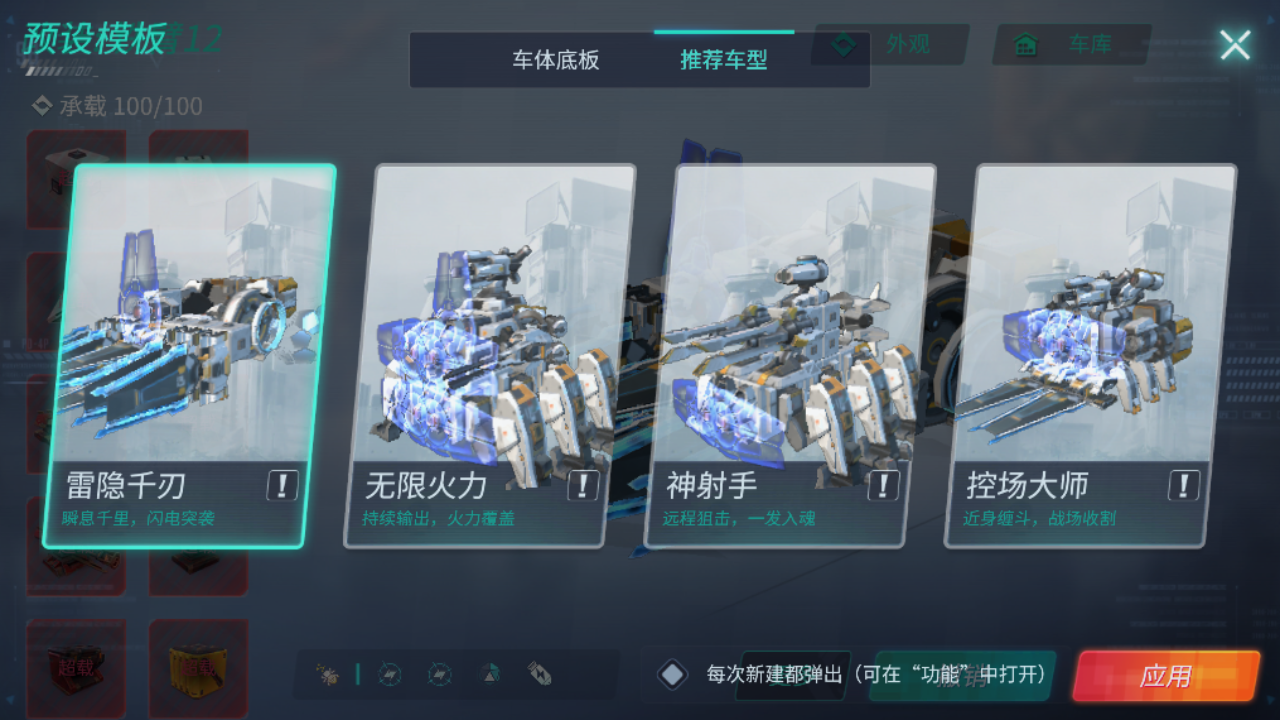Click the info mark on 无限火力 card
The image size is (1280, 720).
[582, 486]
